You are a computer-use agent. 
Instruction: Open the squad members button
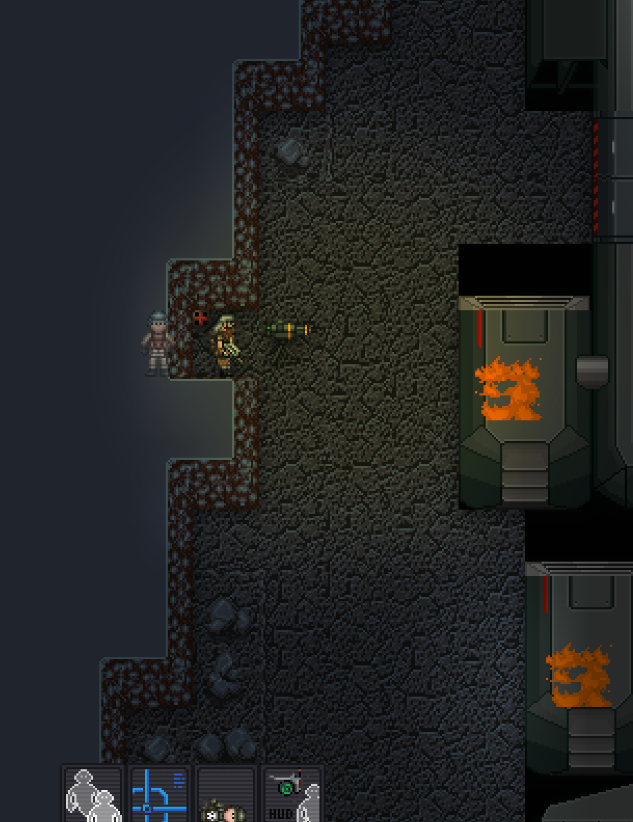pyautogui.click(x=93, y=795)
